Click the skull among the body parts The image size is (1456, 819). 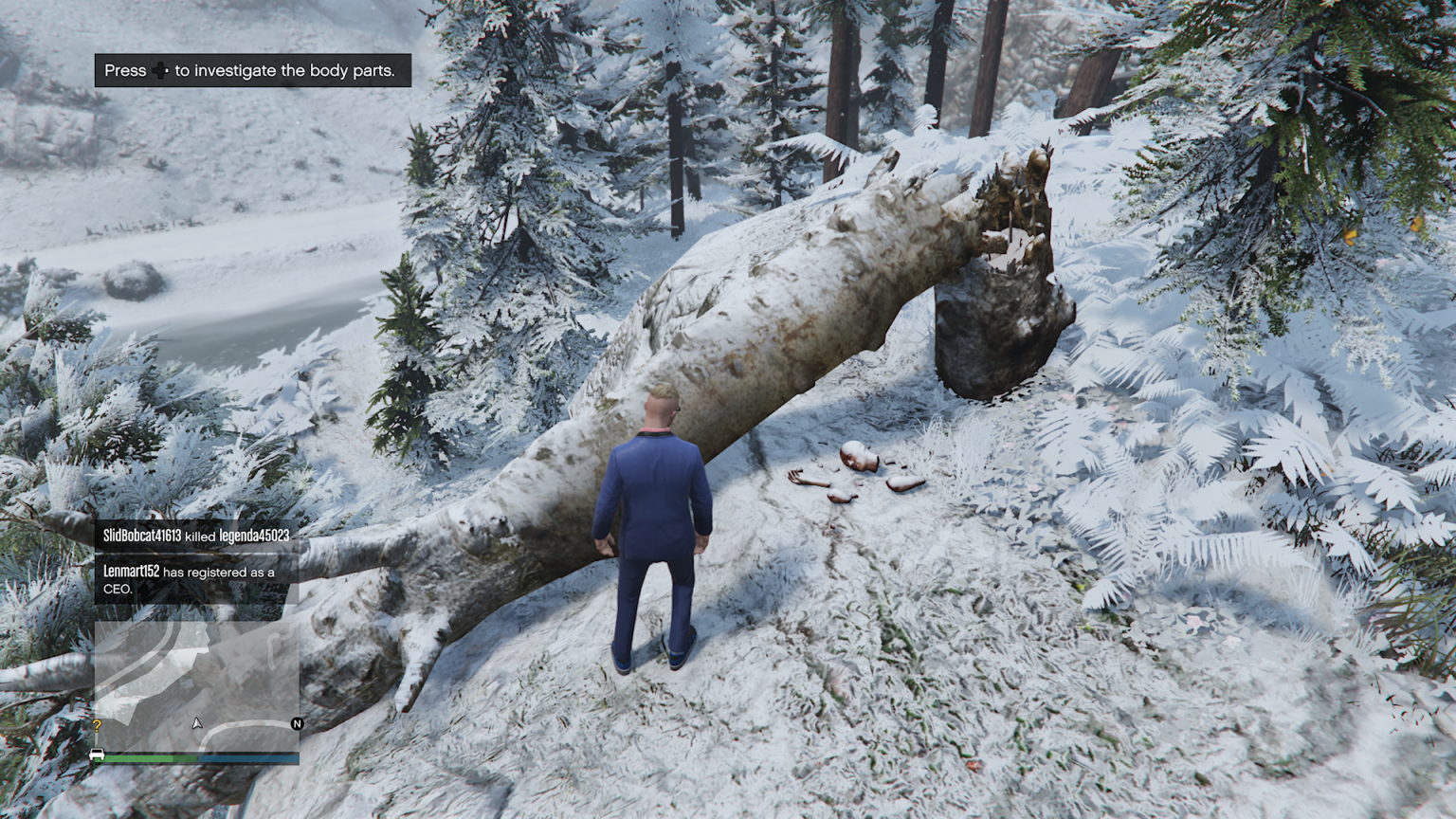pos(859,456)
